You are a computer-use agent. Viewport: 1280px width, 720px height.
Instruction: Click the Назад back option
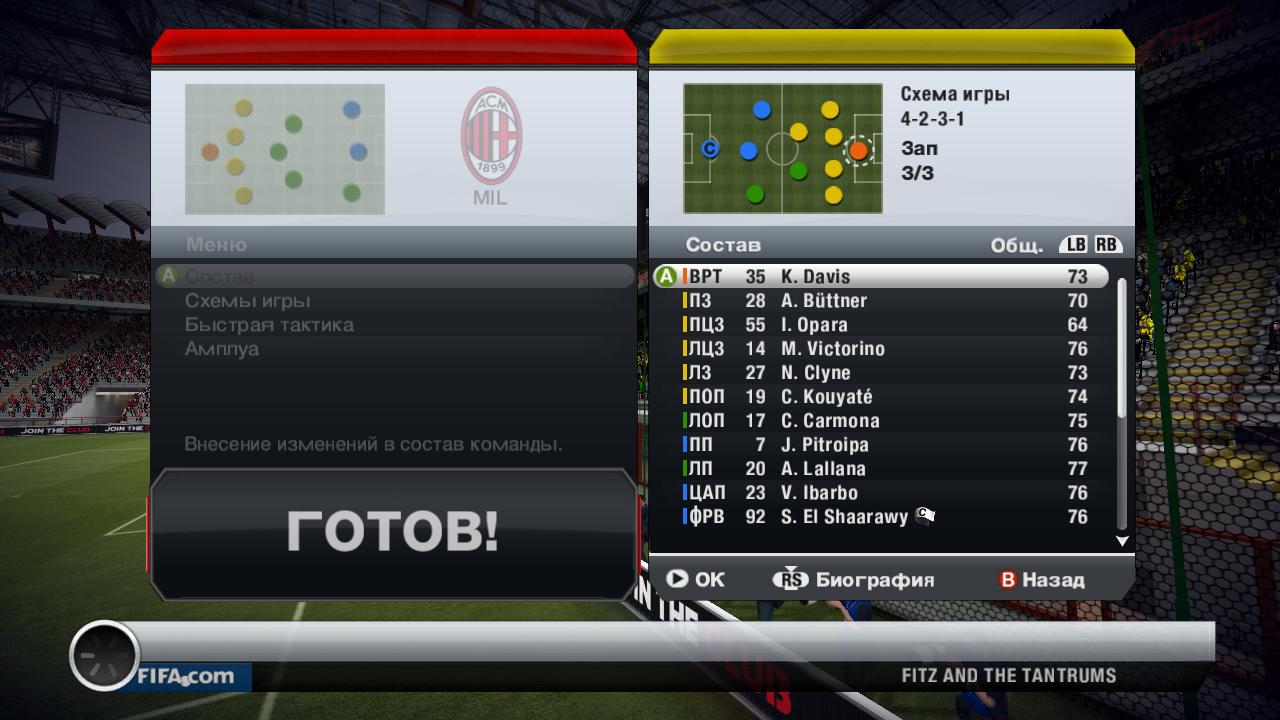(1042, 580)
